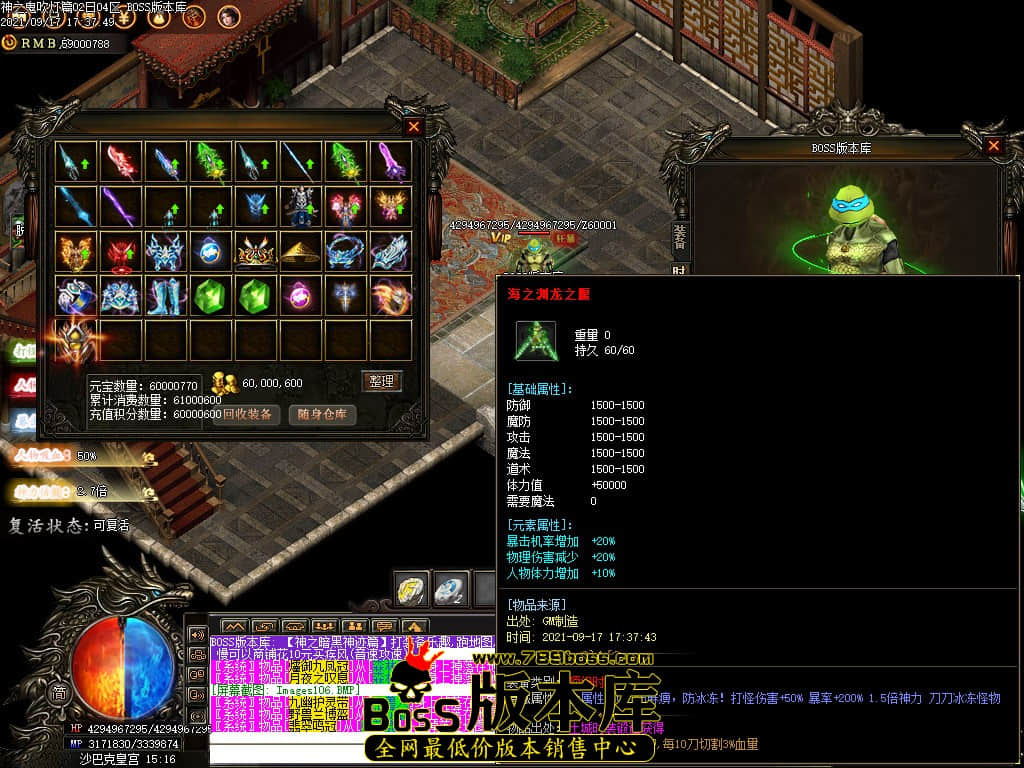The image size is (1024, 768).
Task: Select the golden straw hat item
Action: click(300, 251)
